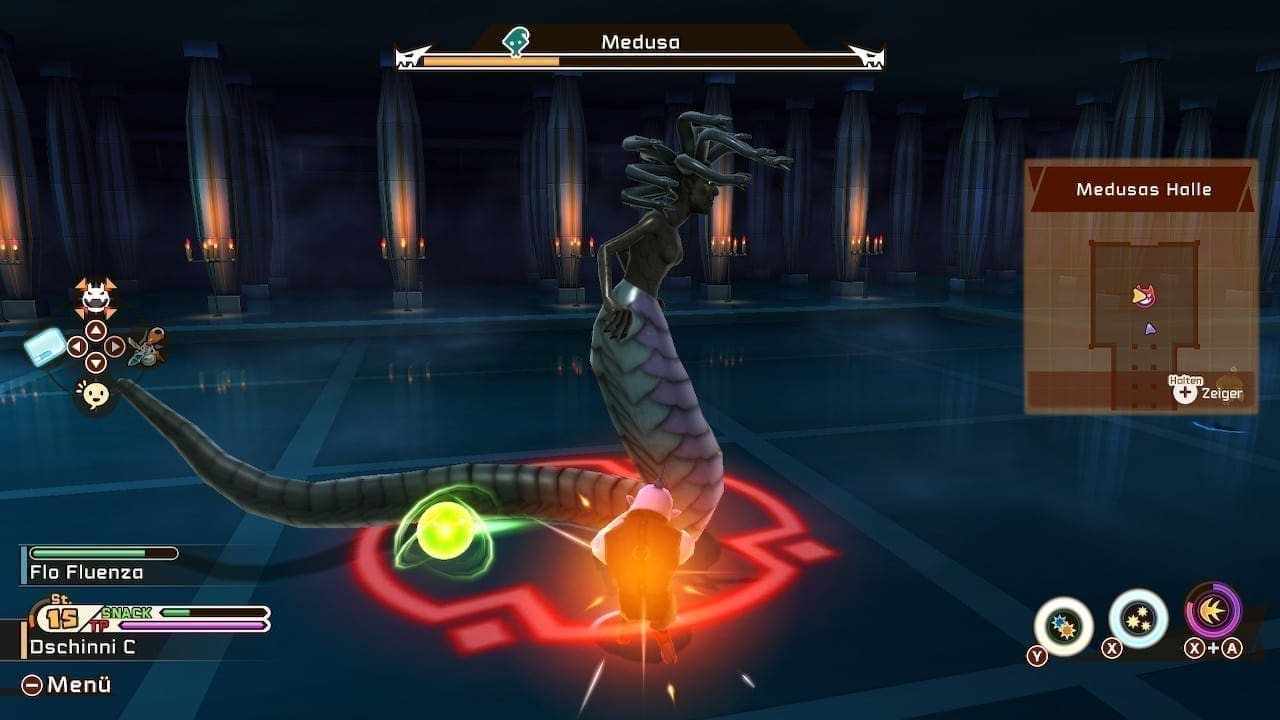
Task: Select the lock-on target icon above the d-pad
Action: (95, 297)
